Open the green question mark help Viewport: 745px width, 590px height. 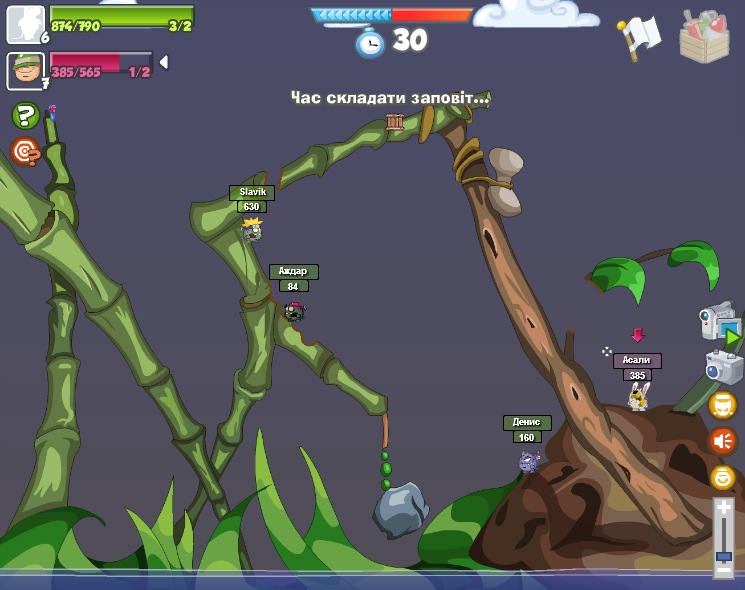coord(25,116)
